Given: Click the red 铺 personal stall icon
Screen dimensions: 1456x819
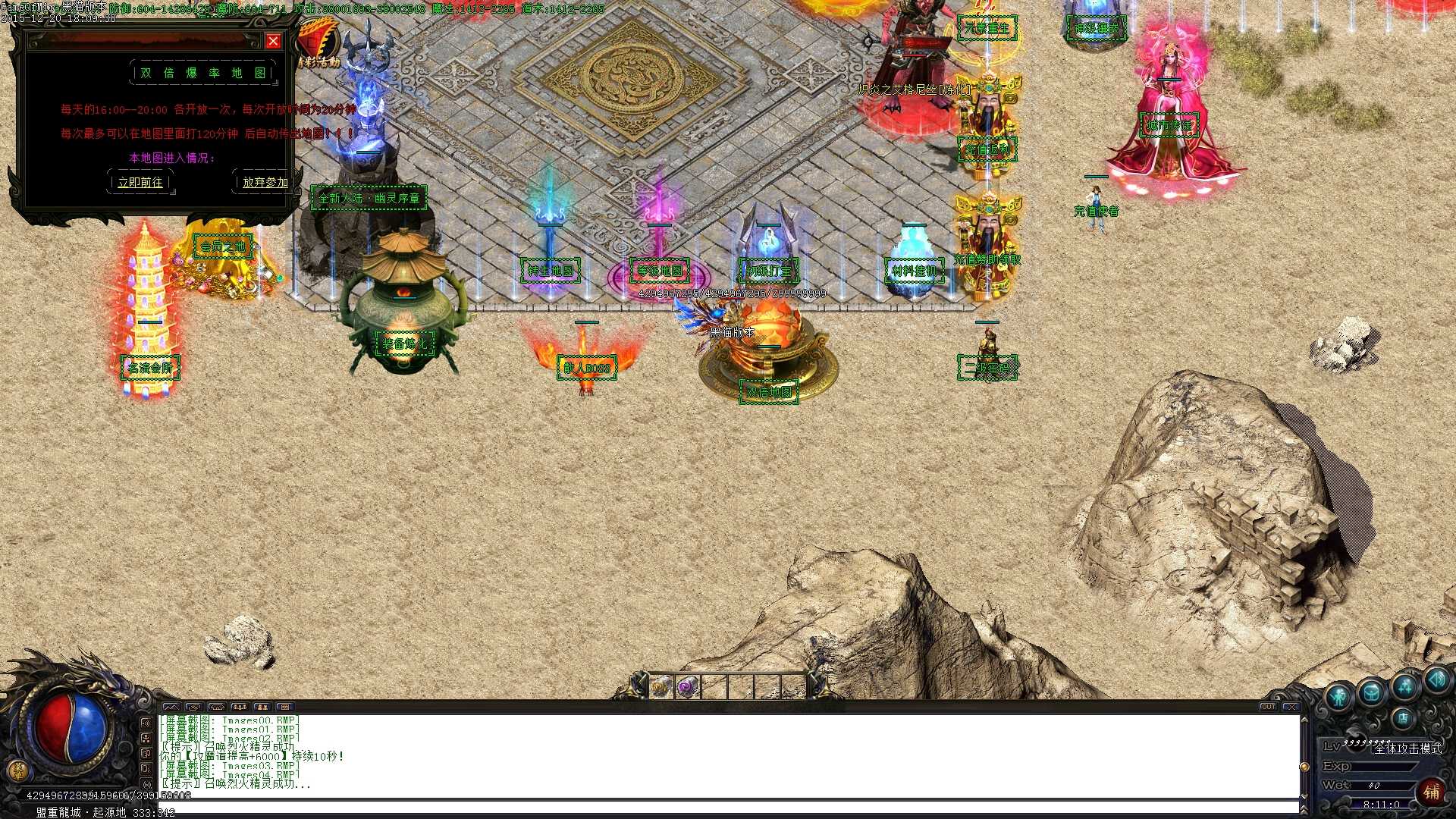Looking at the screenshot, I should (x=1432, y=791).
